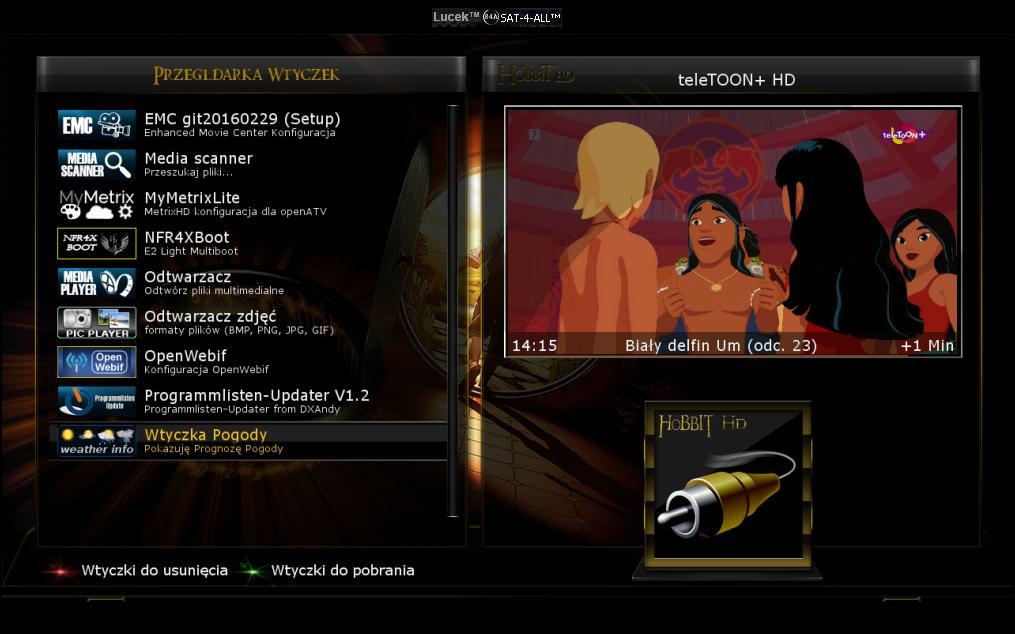Launch the Odtwarzacz media player
This screenshot has height=634, width=1015.
coord(188,282)
